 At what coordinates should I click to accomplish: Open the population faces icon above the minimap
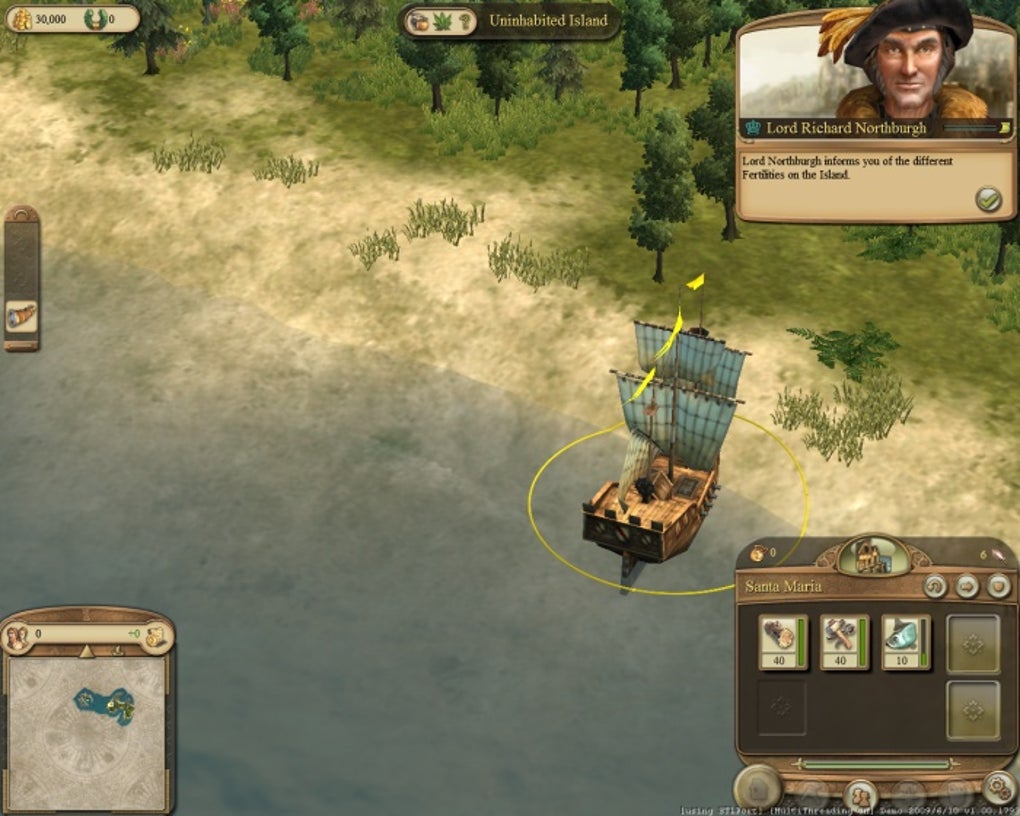pyautogui.click(x=17, y=636)
